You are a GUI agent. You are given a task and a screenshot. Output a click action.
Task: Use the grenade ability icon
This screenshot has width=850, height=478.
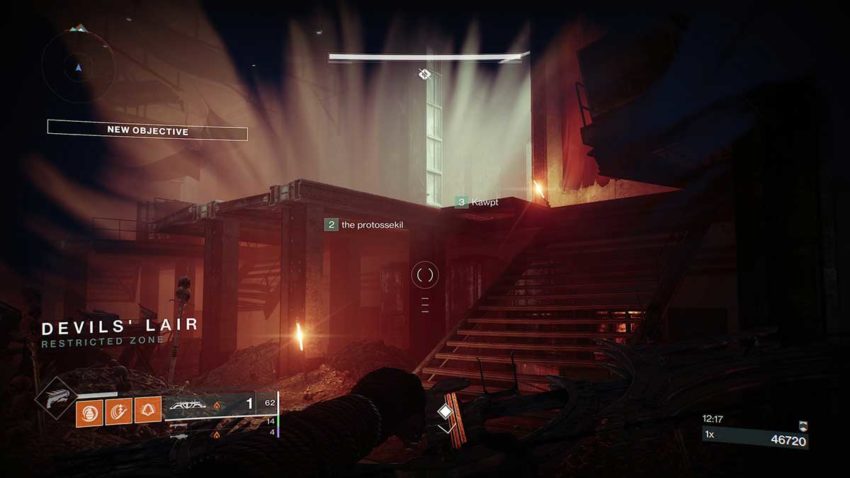click(89, 410)
